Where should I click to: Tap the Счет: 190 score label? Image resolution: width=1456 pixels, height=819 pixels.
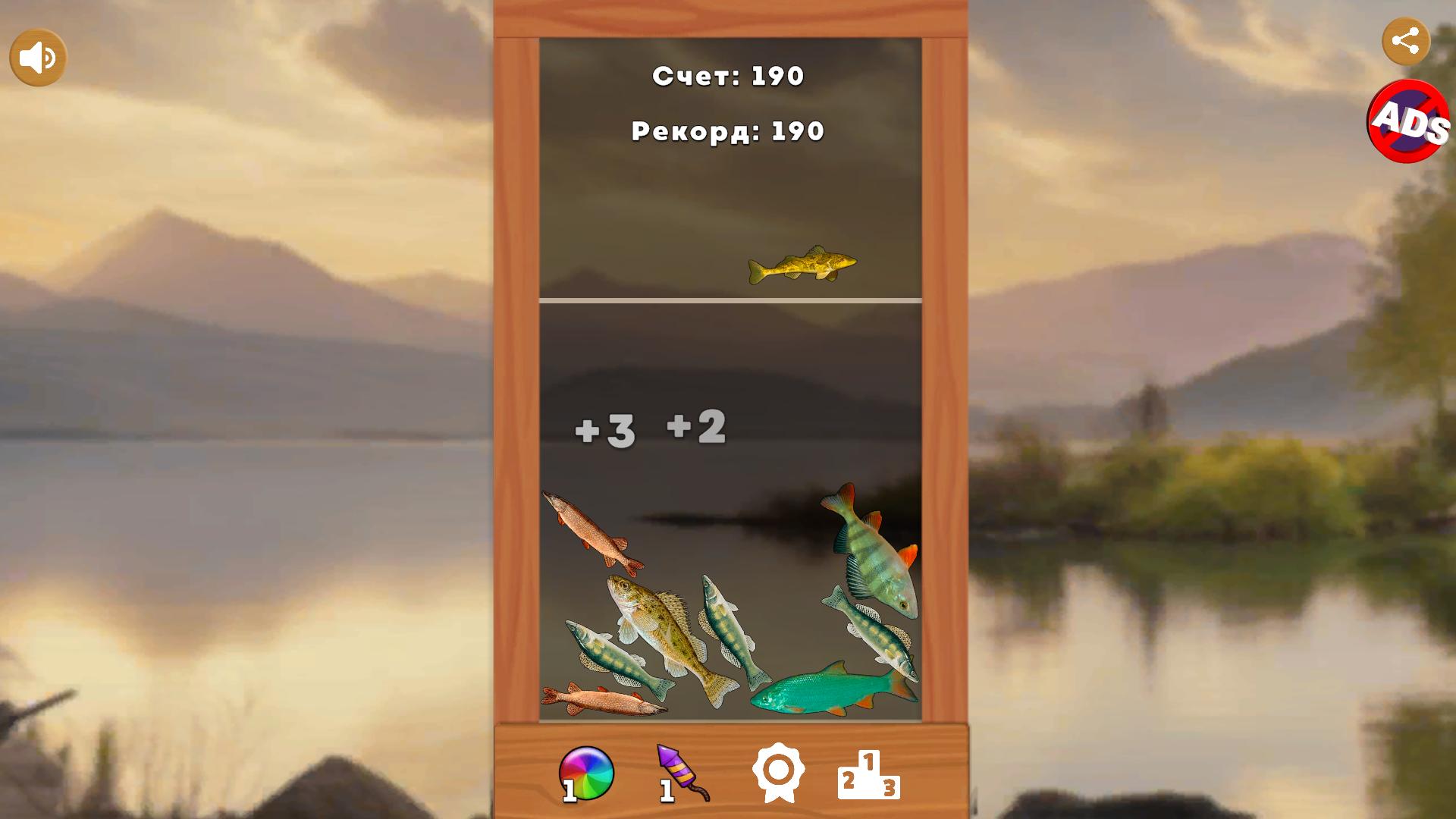tap(730, 75)
